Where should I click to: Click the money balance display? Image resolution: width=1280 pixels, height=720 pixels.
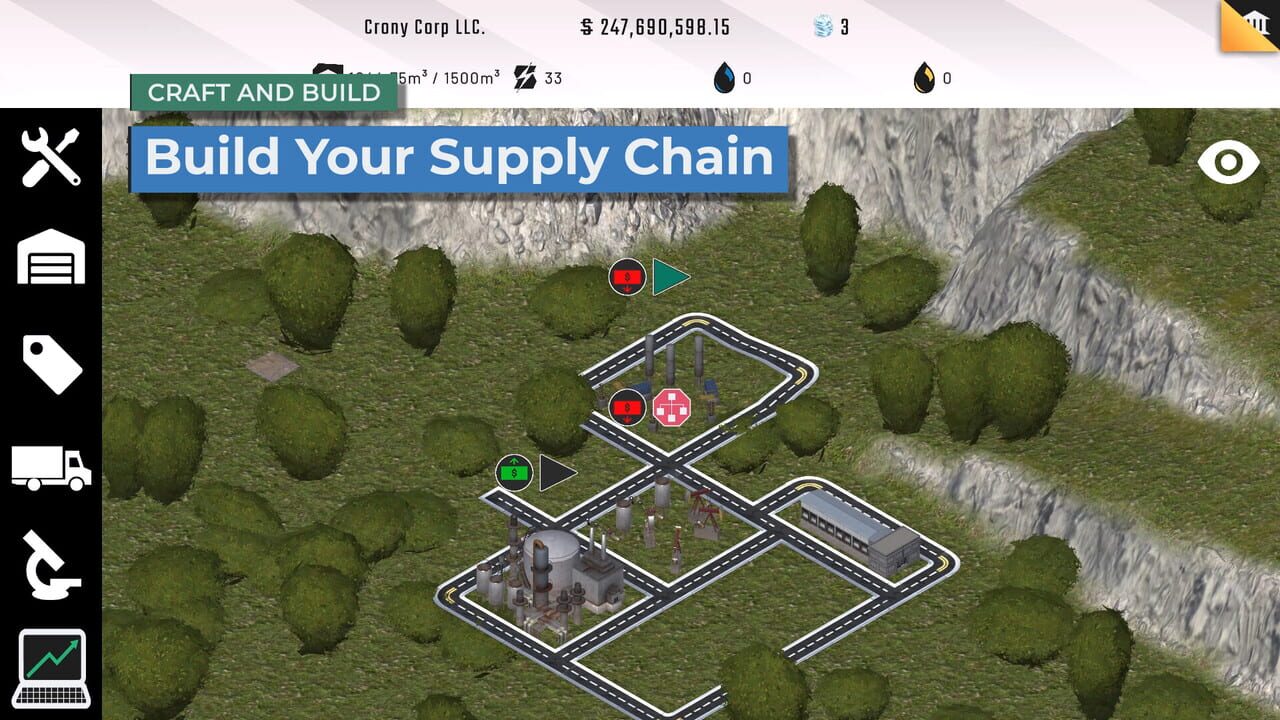pyautogui.click(x=655, y=27)
